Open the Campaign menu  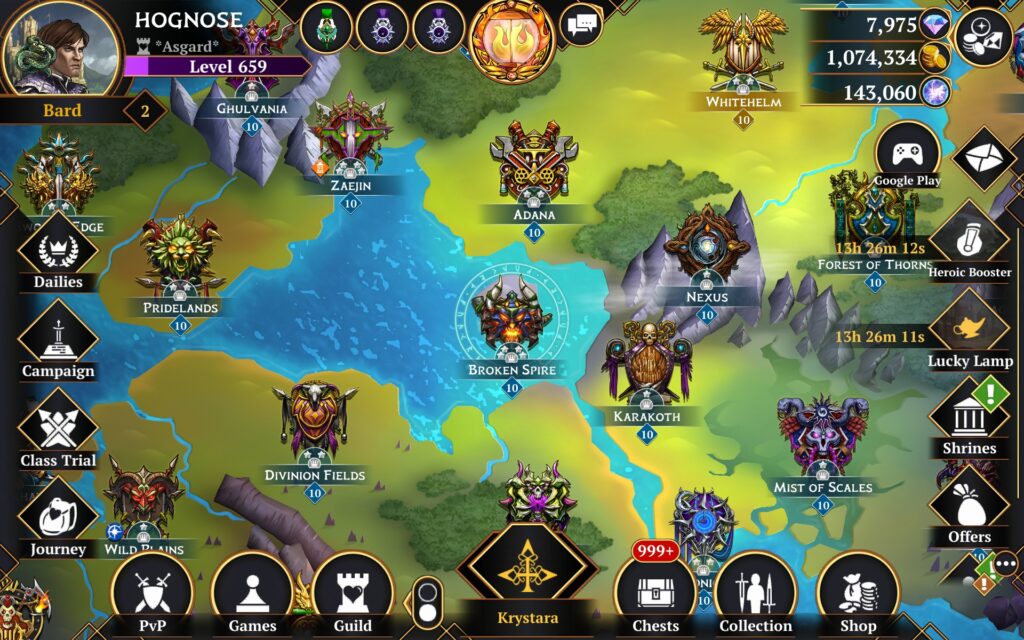[x=57, y=340]
